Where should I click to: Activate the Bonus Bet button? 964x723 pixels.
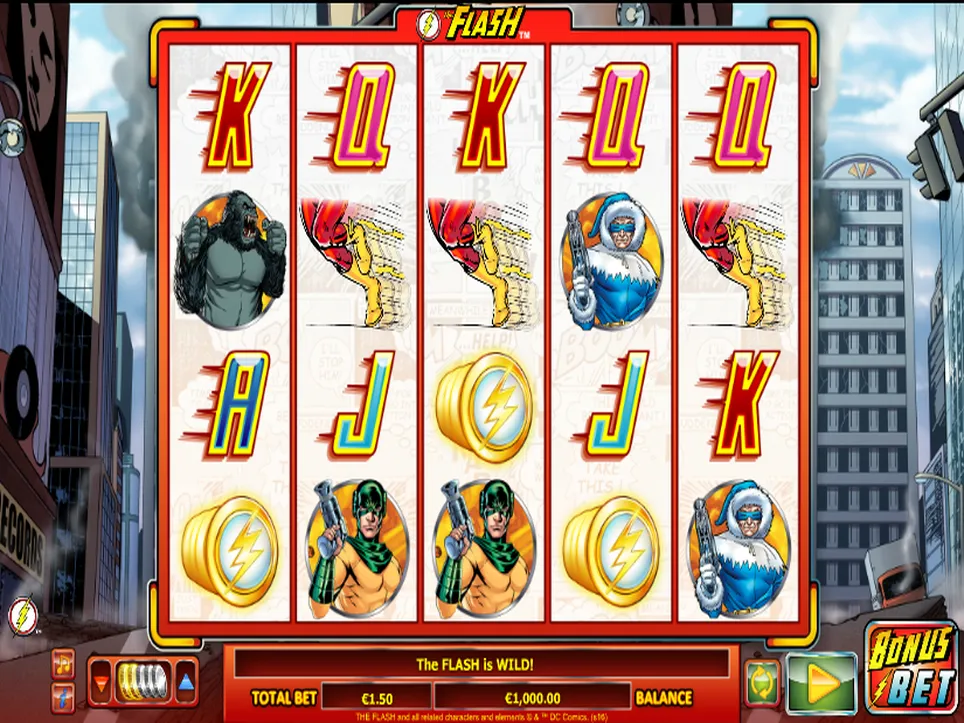[909, 668]
